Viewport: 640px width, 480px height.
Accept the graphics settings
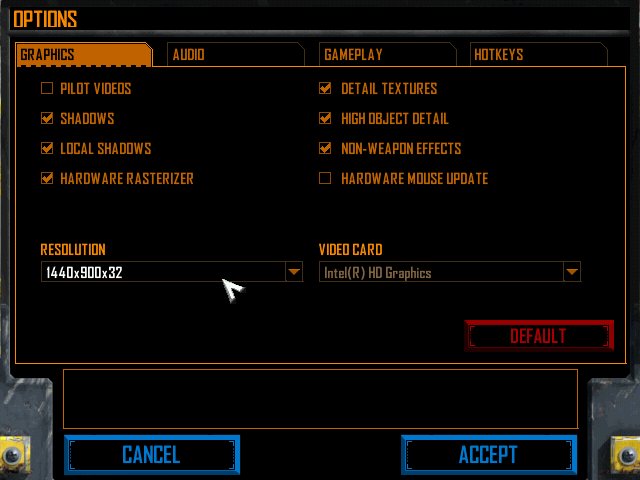[488, 455]
